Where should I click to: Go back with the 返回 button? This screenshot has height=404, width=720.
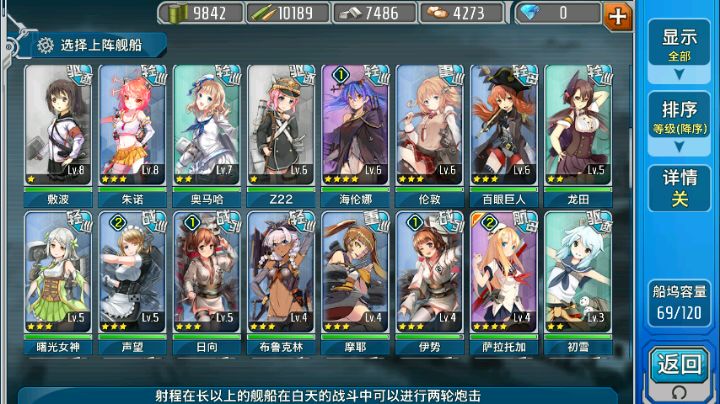[x=679, y=367]
